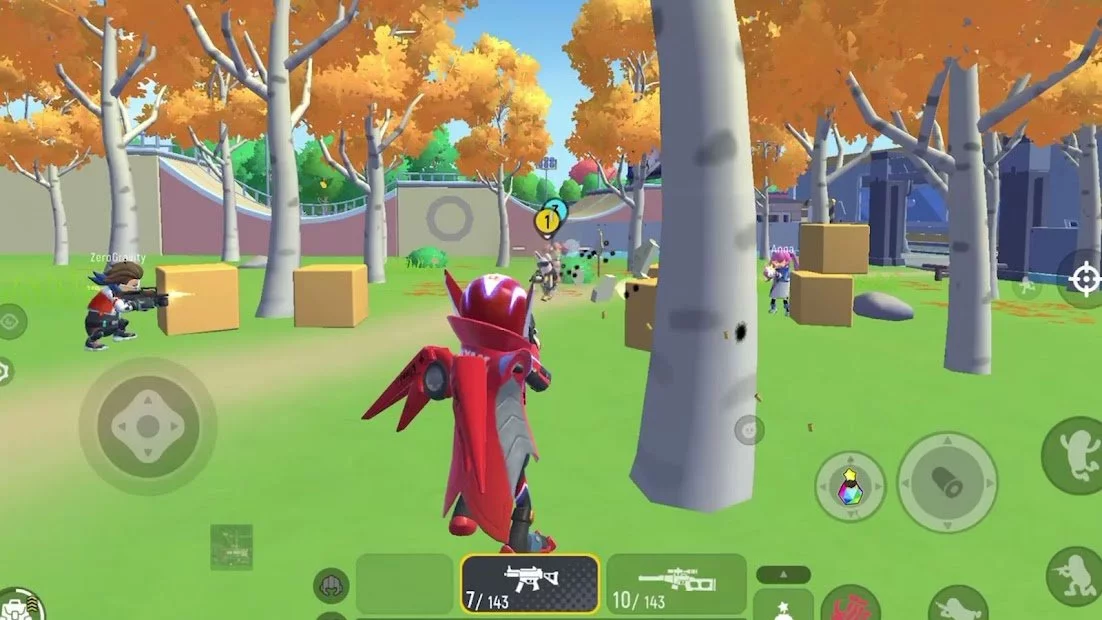Tap the helmet armor icon

click(331, 585)
